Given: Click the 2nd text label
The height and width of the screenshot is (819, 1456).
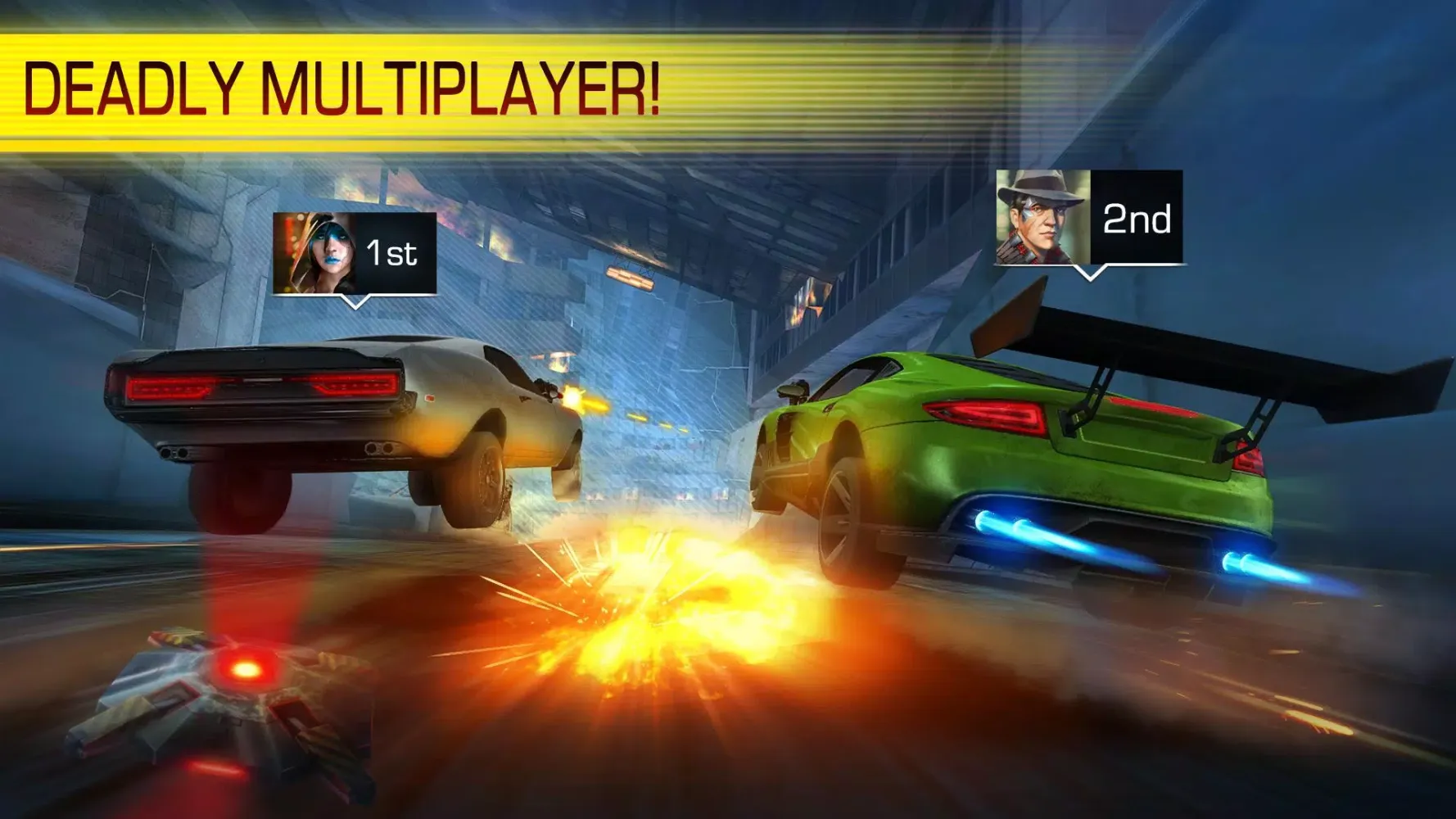Looking at the screenshot, I should [1137, 217].
